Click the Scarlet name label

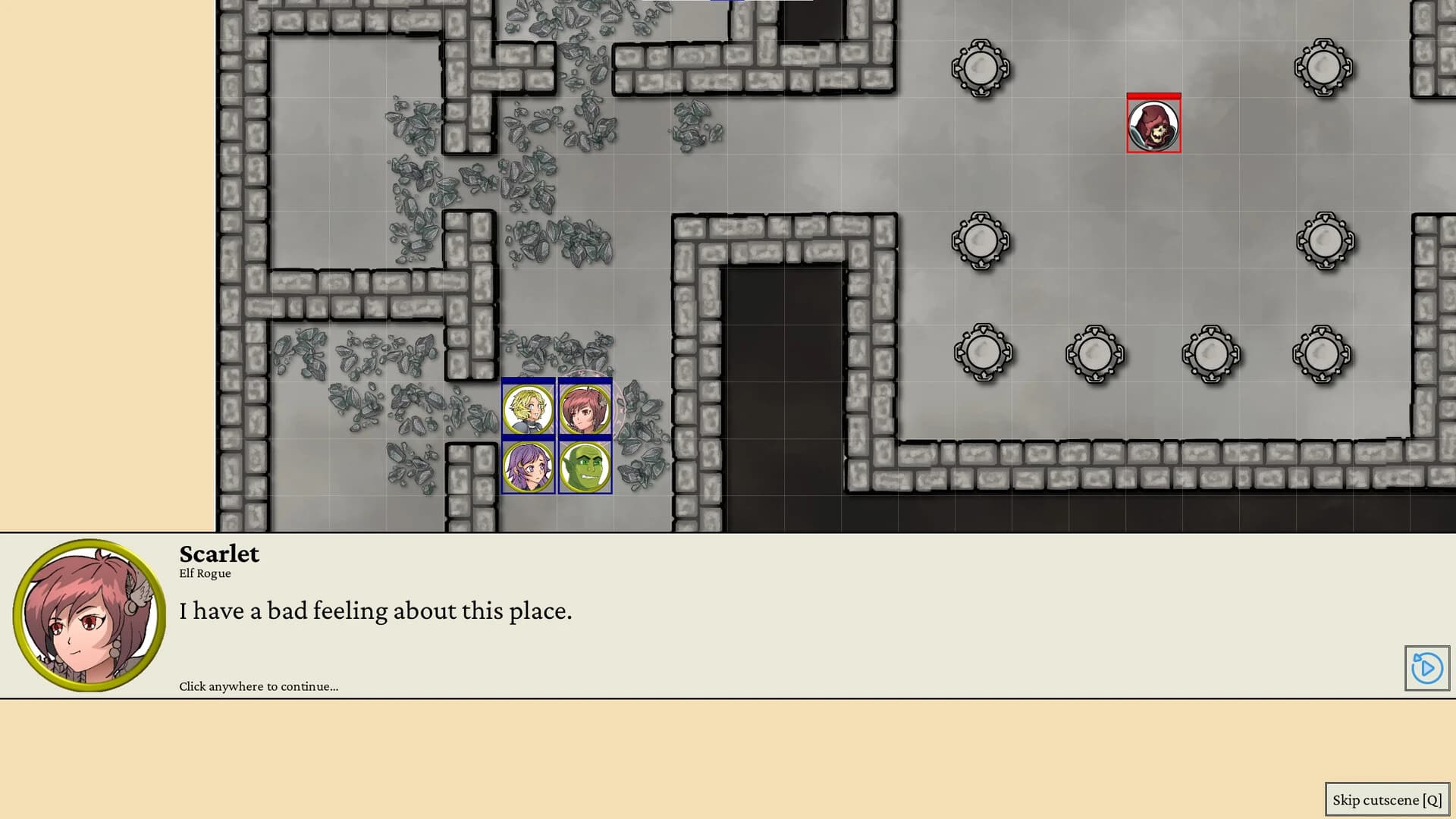coord(219,554)
